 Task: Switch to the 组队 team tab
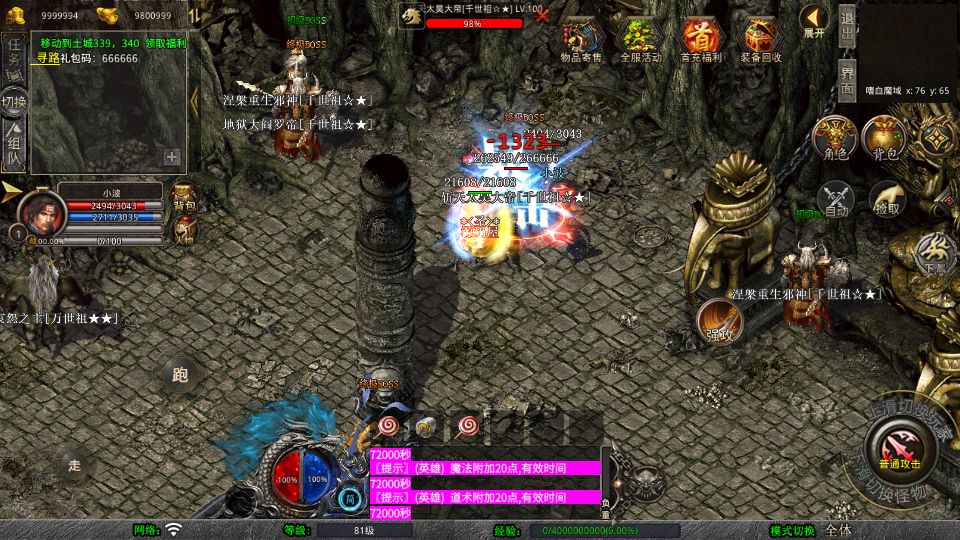tap(15, 146)
